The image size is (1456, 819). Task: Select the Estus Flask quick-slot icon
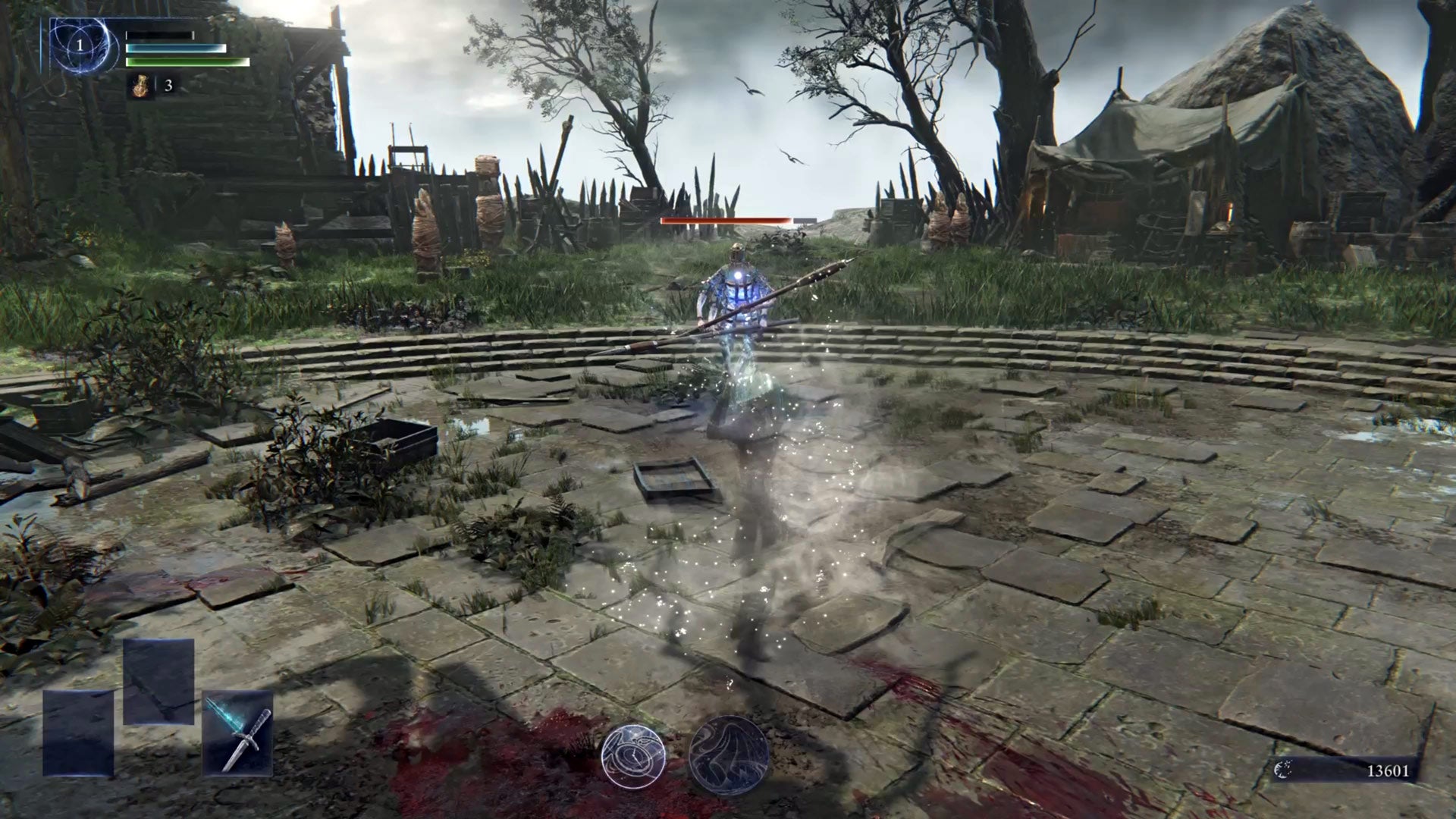point(141,86)
